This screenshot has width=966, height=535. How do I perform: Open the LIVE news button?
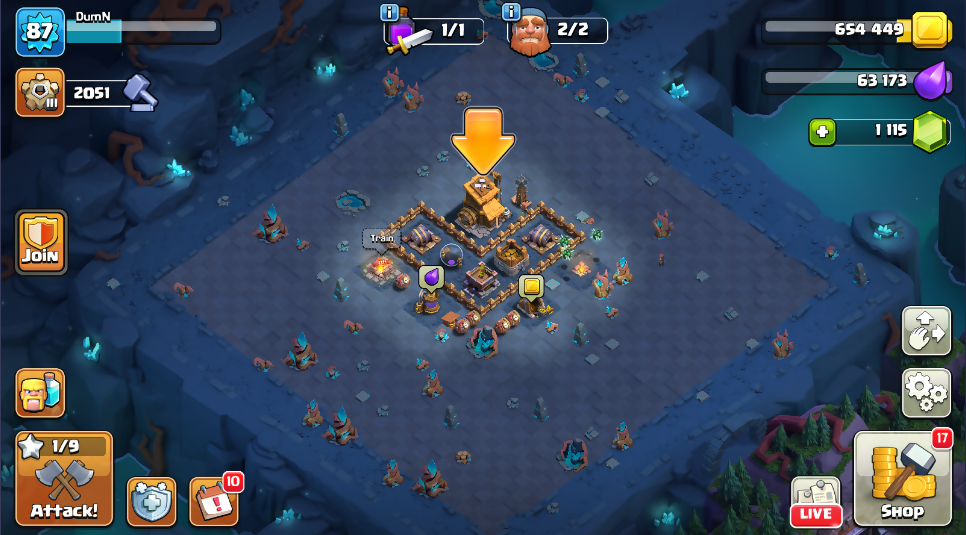816,501
